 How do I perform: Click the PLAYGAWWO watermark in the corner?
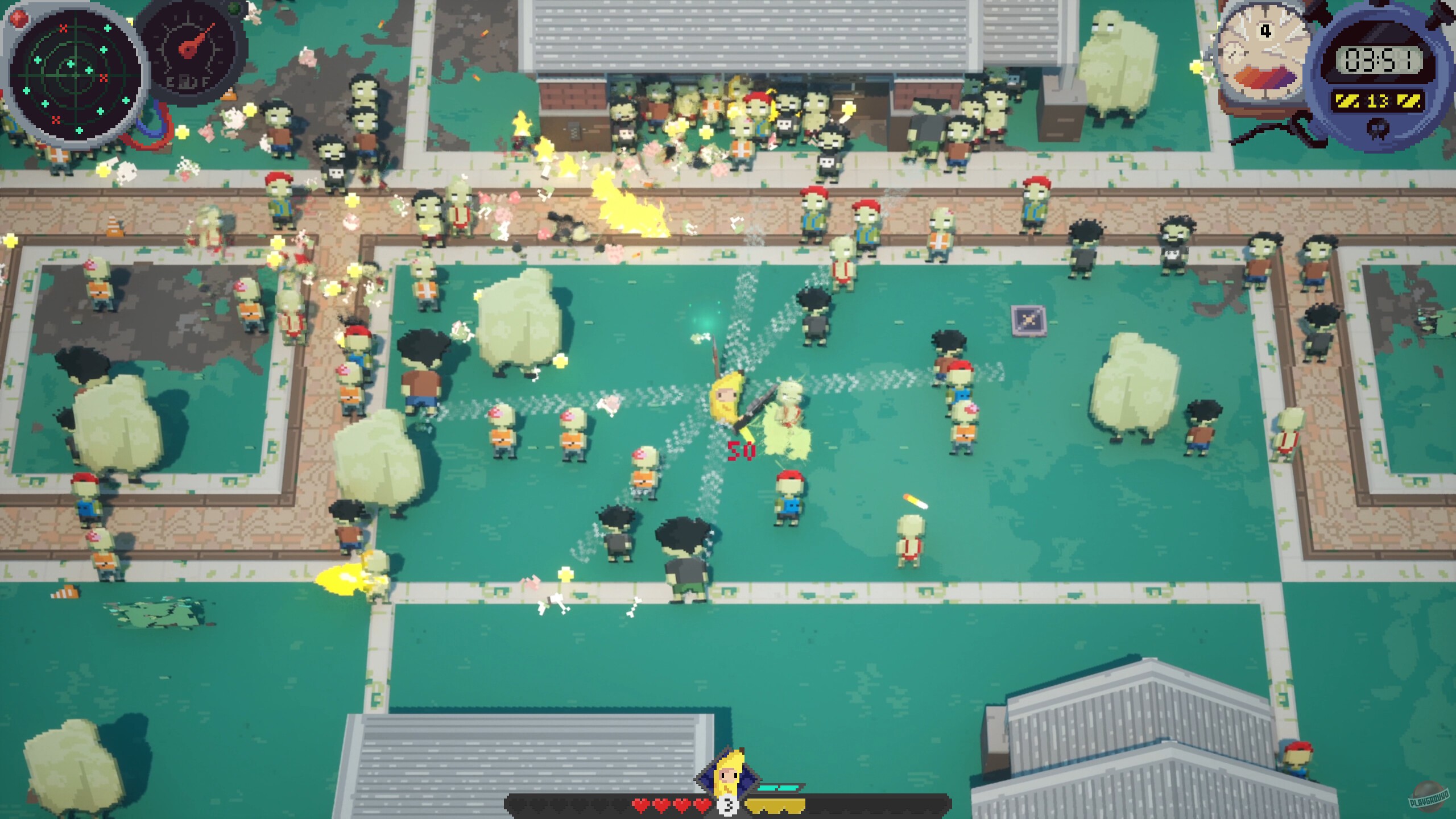(x=1426, y=797)
